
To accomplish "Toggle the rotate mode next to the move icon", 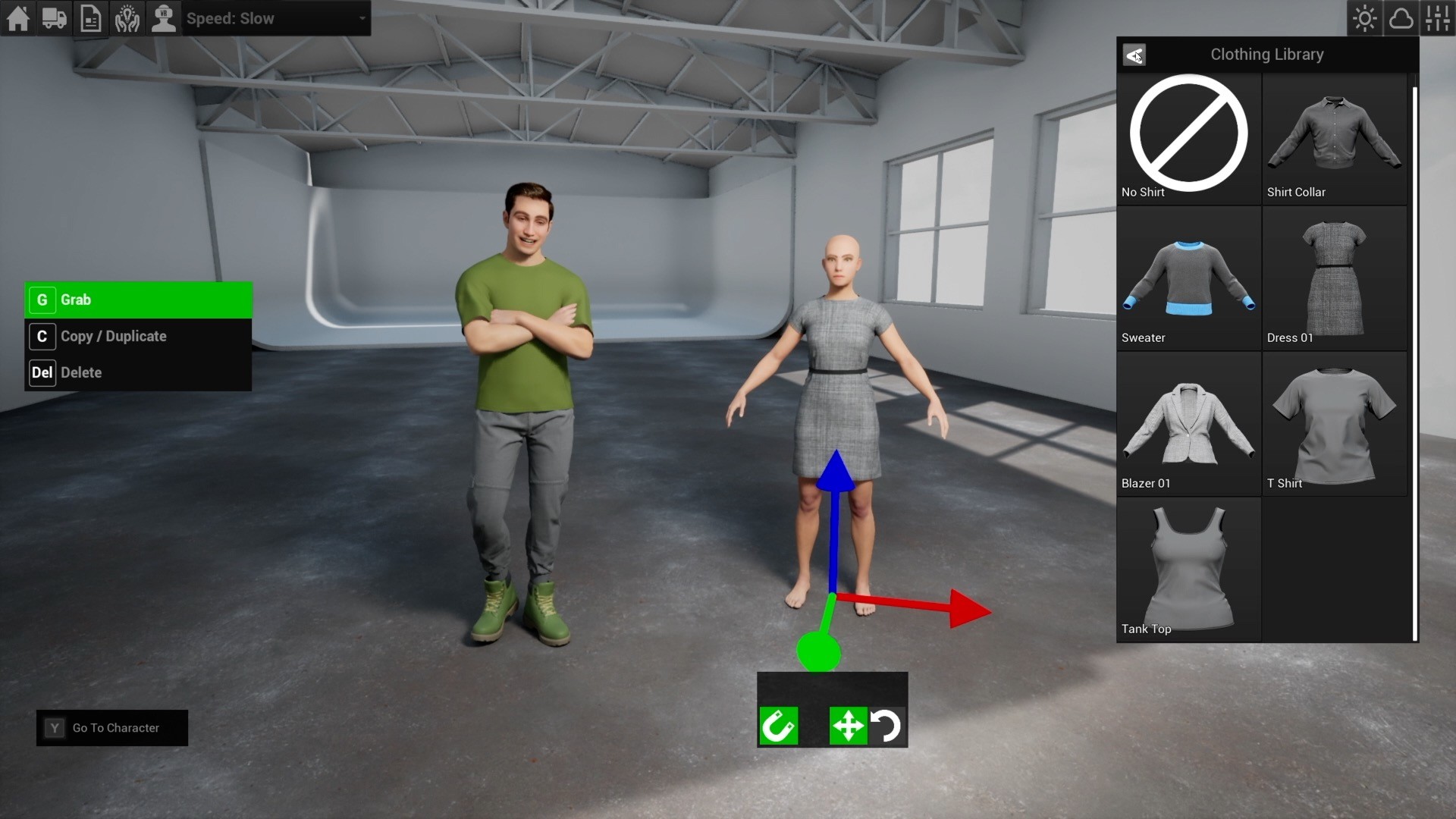I will (887, 726).
